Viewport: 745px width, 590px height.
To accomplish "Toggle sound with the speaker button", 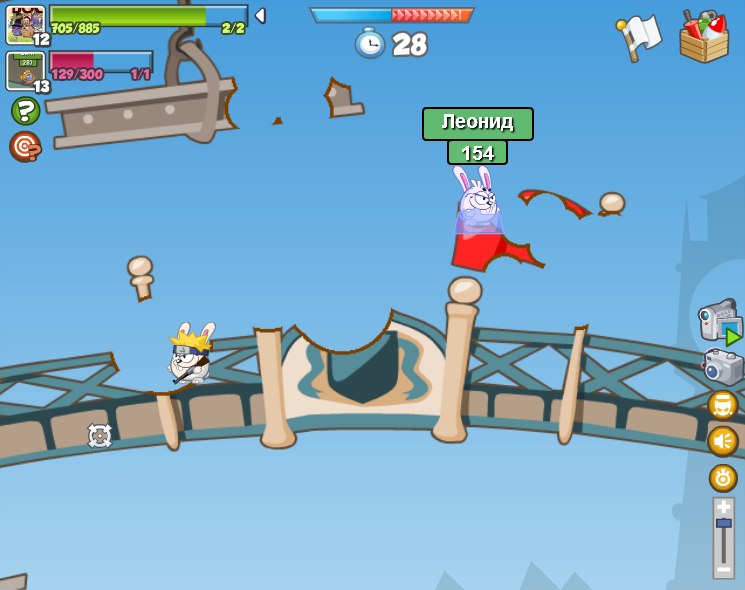I will 723,441.
